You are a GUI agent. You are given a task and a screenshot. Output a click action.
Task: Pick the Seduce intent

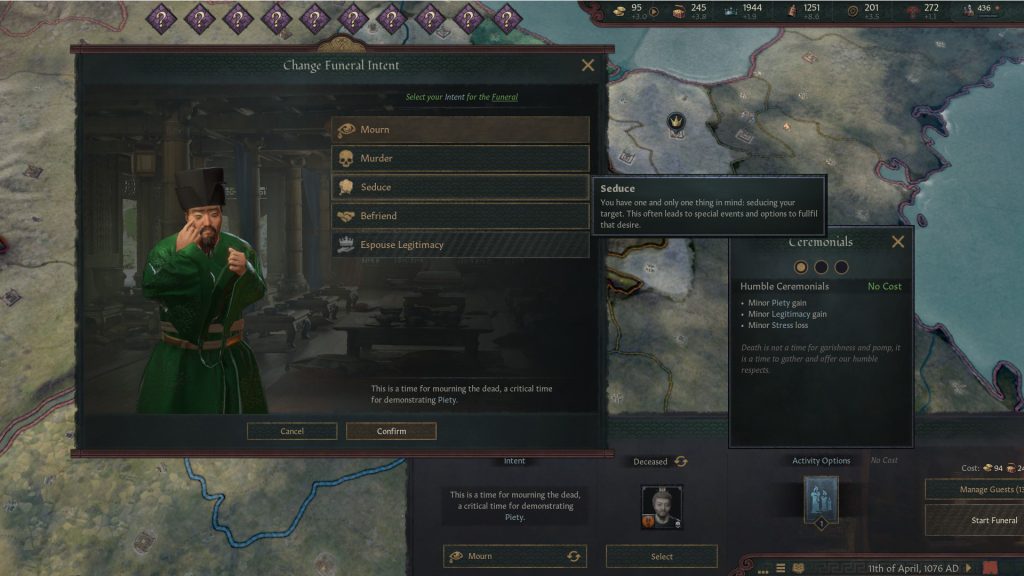[x=460, y=187]
